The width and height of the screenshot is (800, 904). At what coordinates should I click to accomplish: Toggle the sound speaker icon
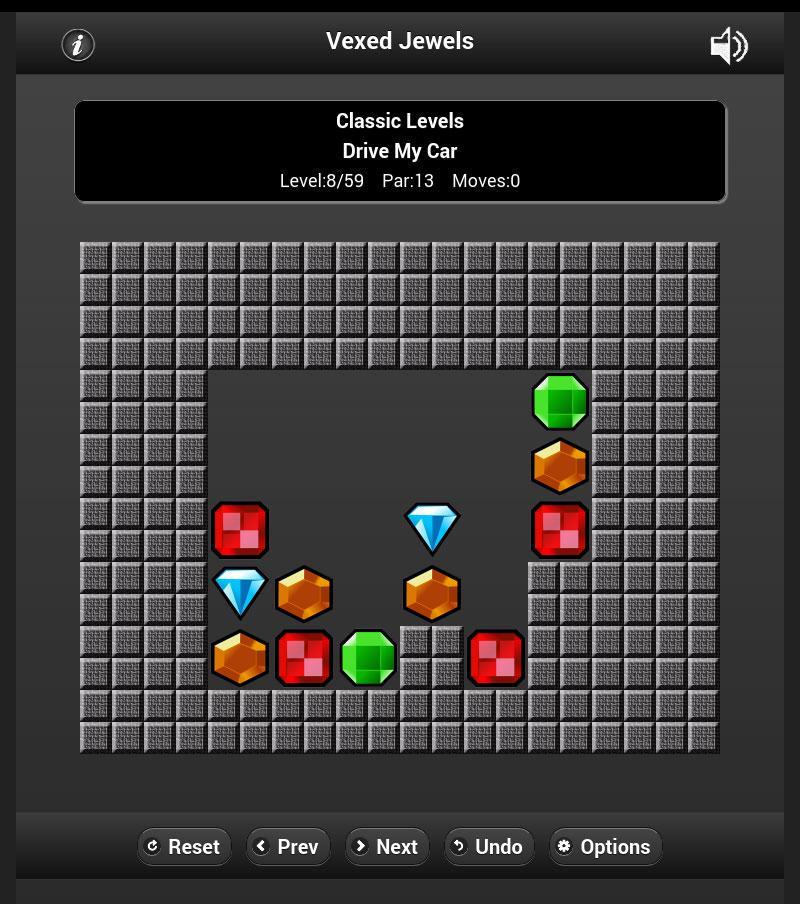728,45
